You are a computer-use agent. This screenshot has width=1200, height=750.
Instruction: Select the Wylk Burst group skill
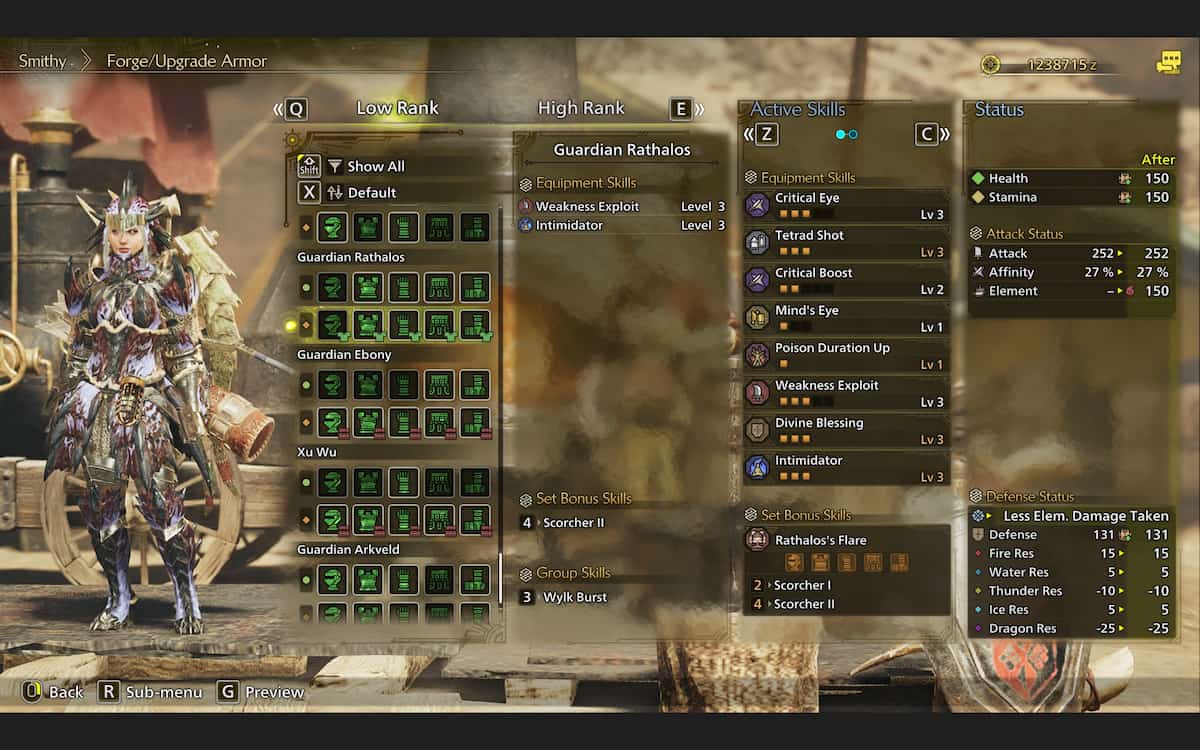574,597
